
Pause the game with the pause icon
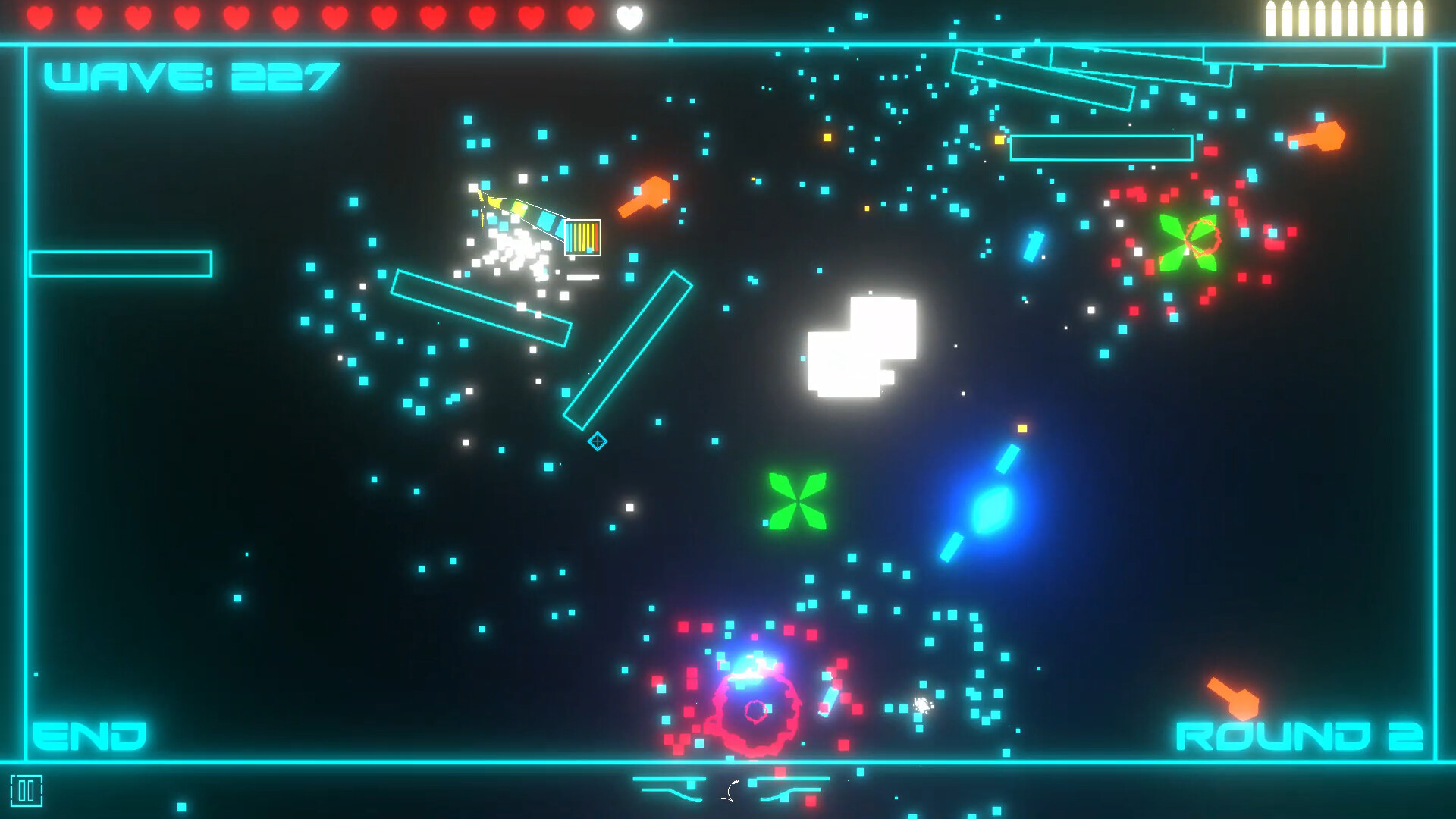tap(27, 791)
